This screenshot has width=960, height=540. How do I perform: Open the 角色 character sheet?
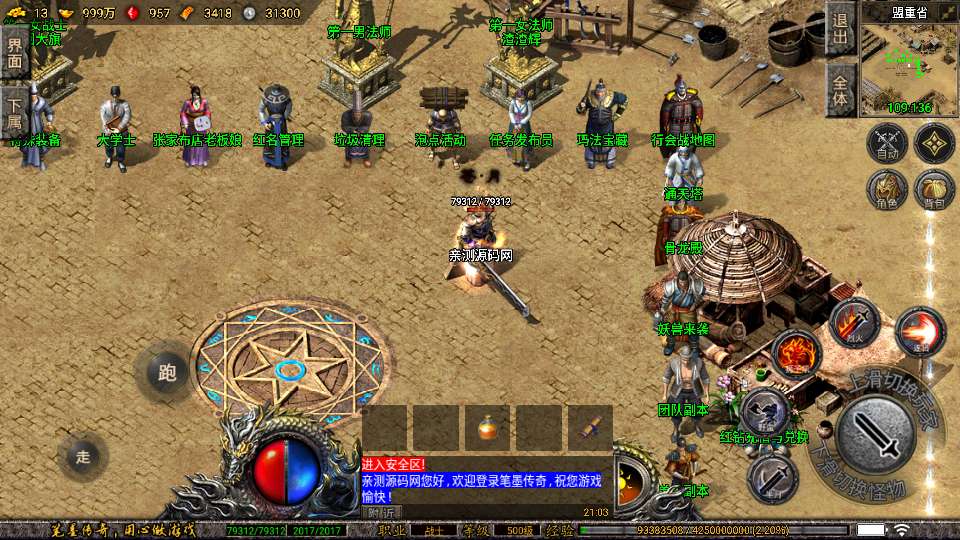tap(887, 188)
